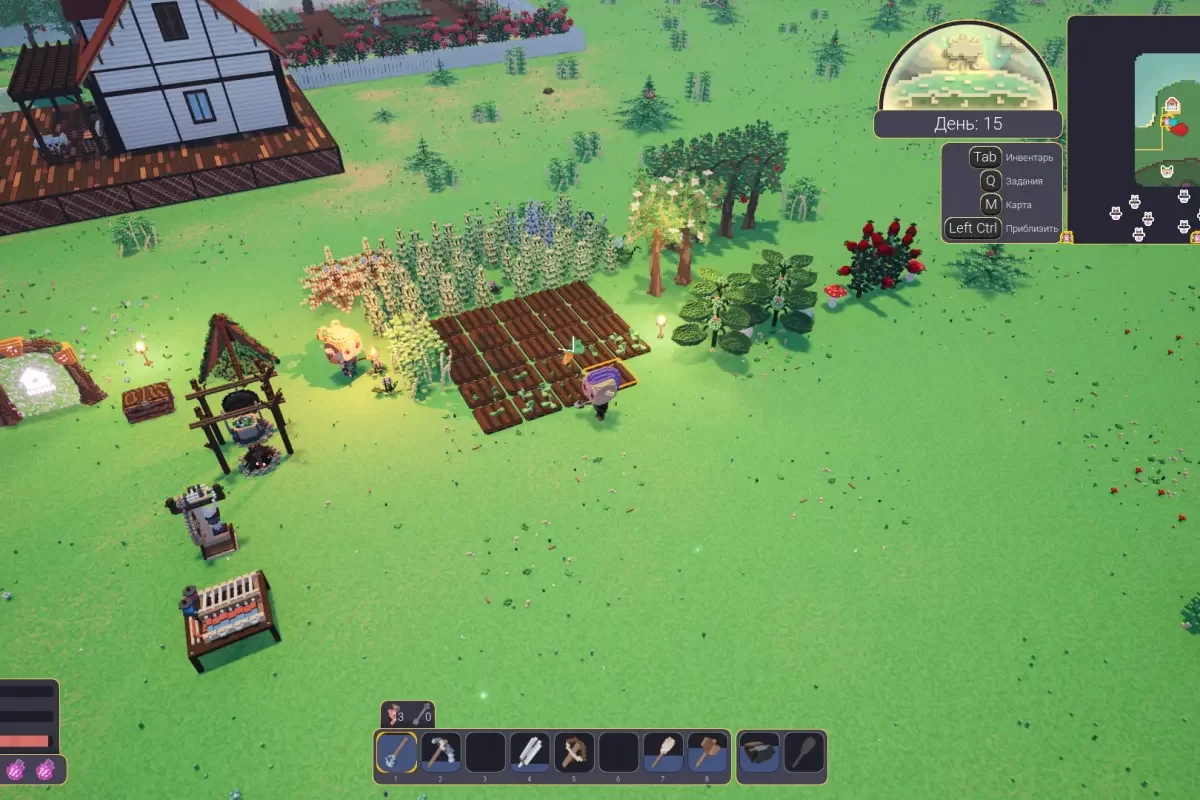Choose the white feather item in slot 4
Viewport: 1200px width, 800px height.
coord(530,752)
